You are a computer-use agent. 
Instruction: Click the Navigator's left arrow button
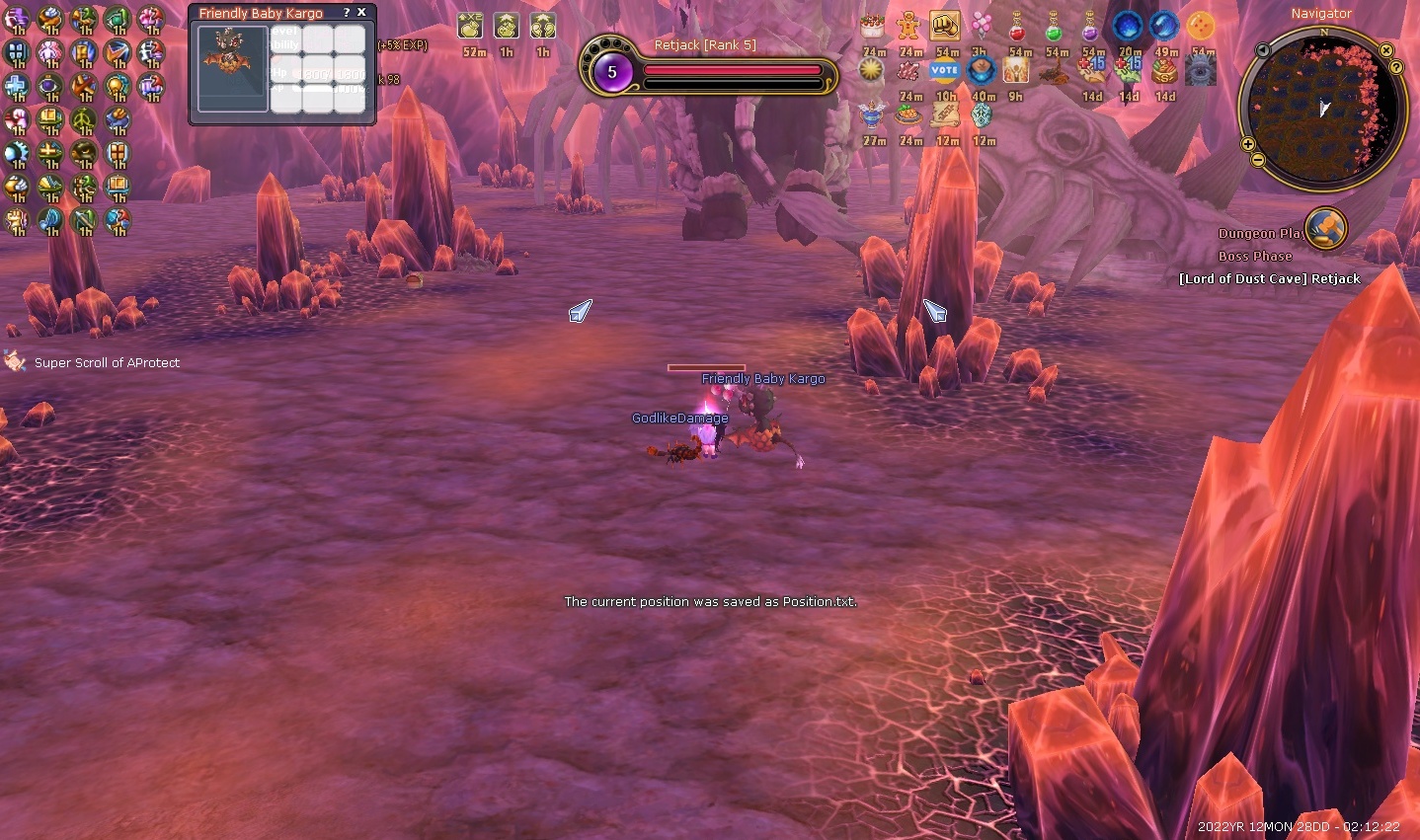1263,50
